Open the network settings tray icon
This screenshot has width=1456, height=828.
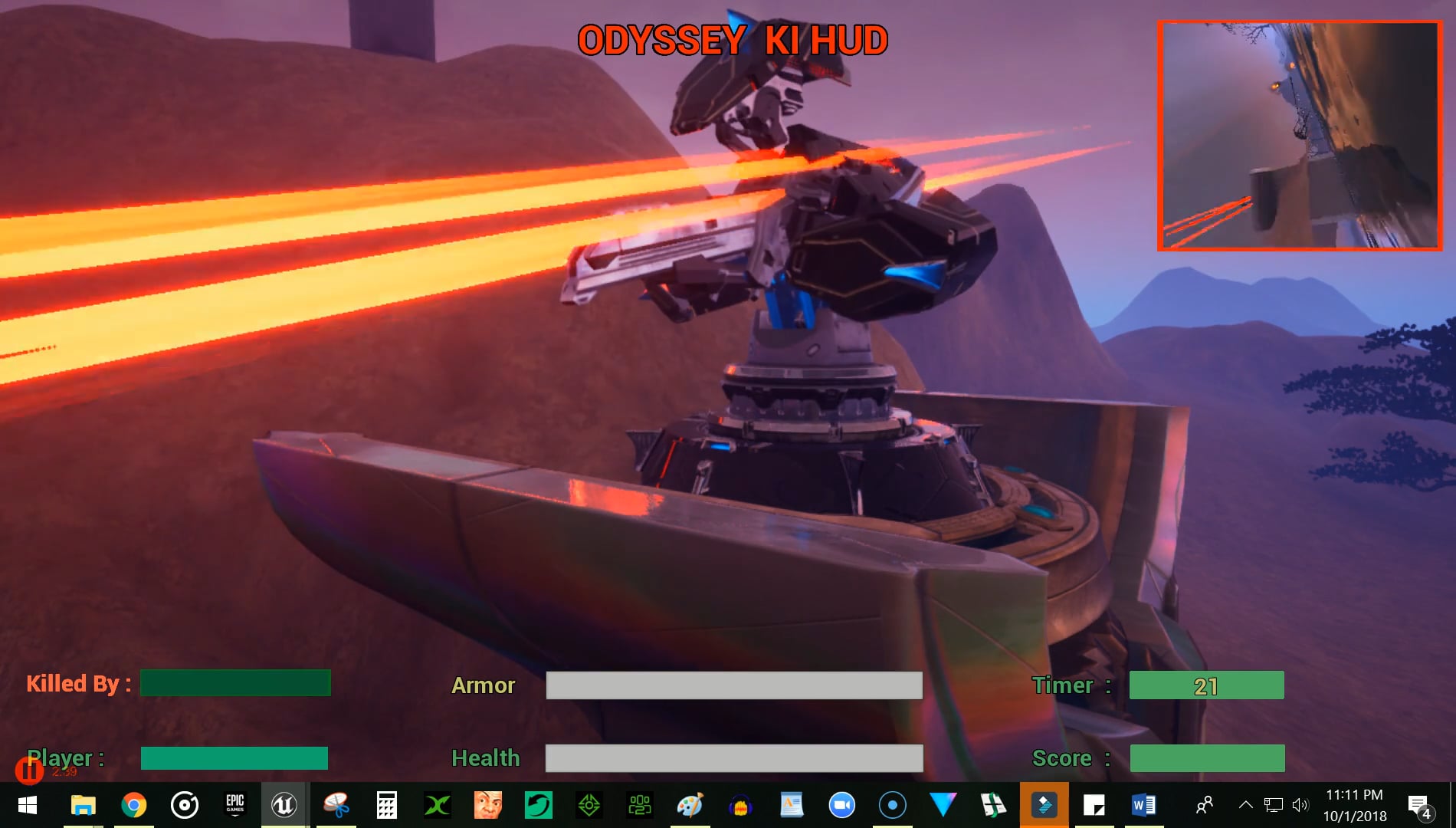[1273, 804]
